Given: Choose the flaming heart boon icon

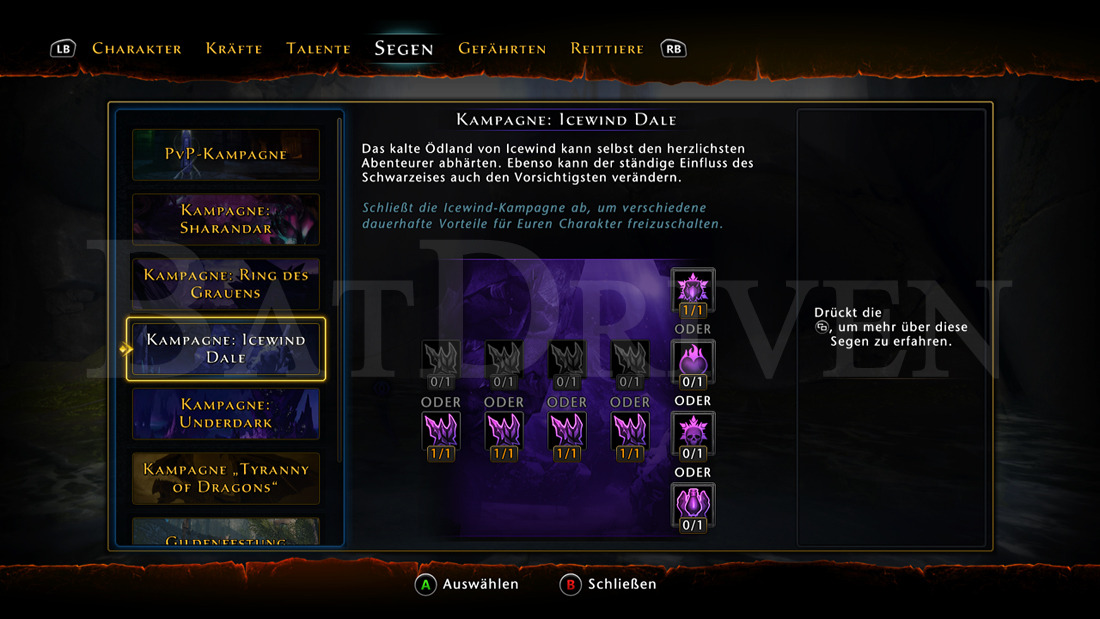Looking at the screenshot, I should click(692, 361).
